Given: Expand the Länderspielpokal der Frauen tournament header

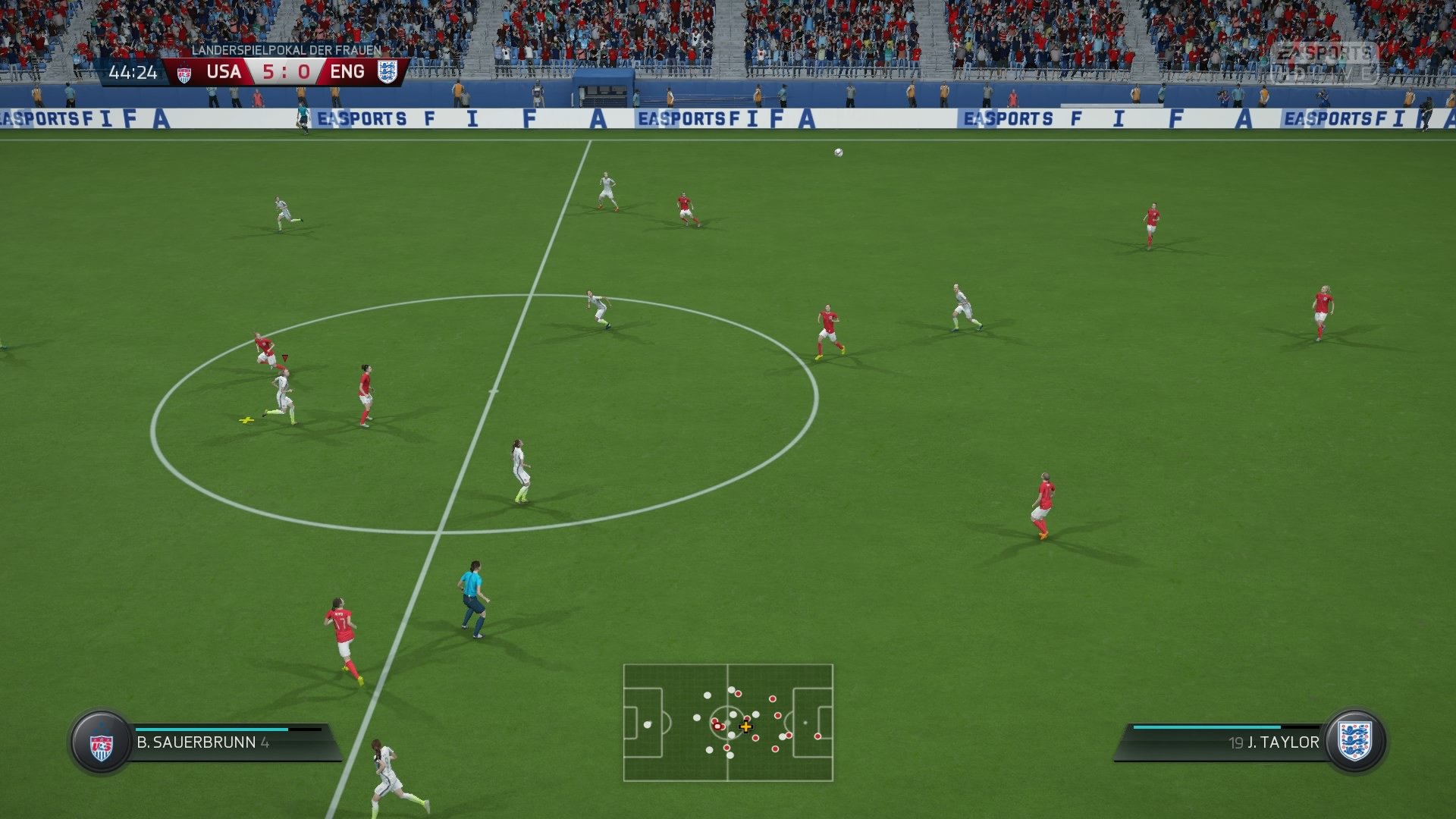Looking at the screenshot, I should pyautogui.click(x=287, y=50).
